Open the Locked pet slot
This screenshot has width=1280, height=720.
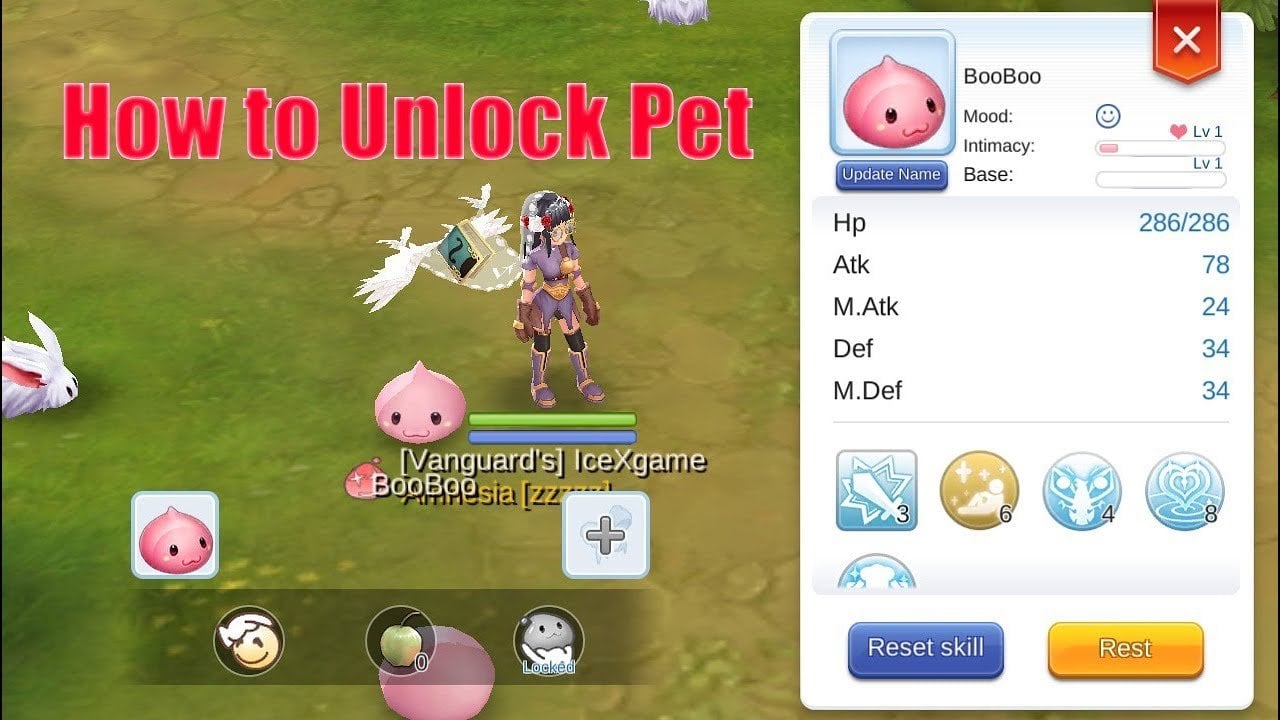(x=547, y=641)
